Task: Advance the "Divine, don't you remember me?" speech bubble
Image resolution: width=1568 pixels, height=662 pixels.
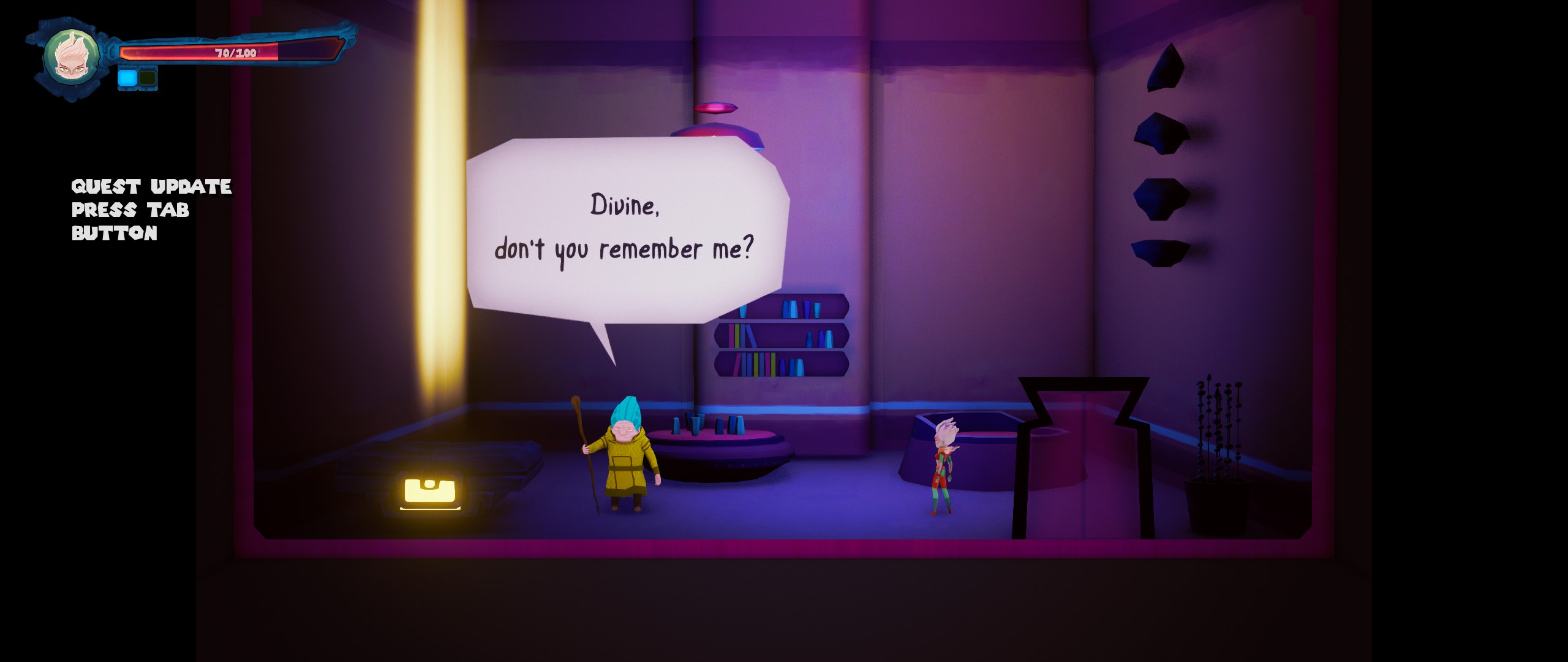Action: tap(626, 230)
